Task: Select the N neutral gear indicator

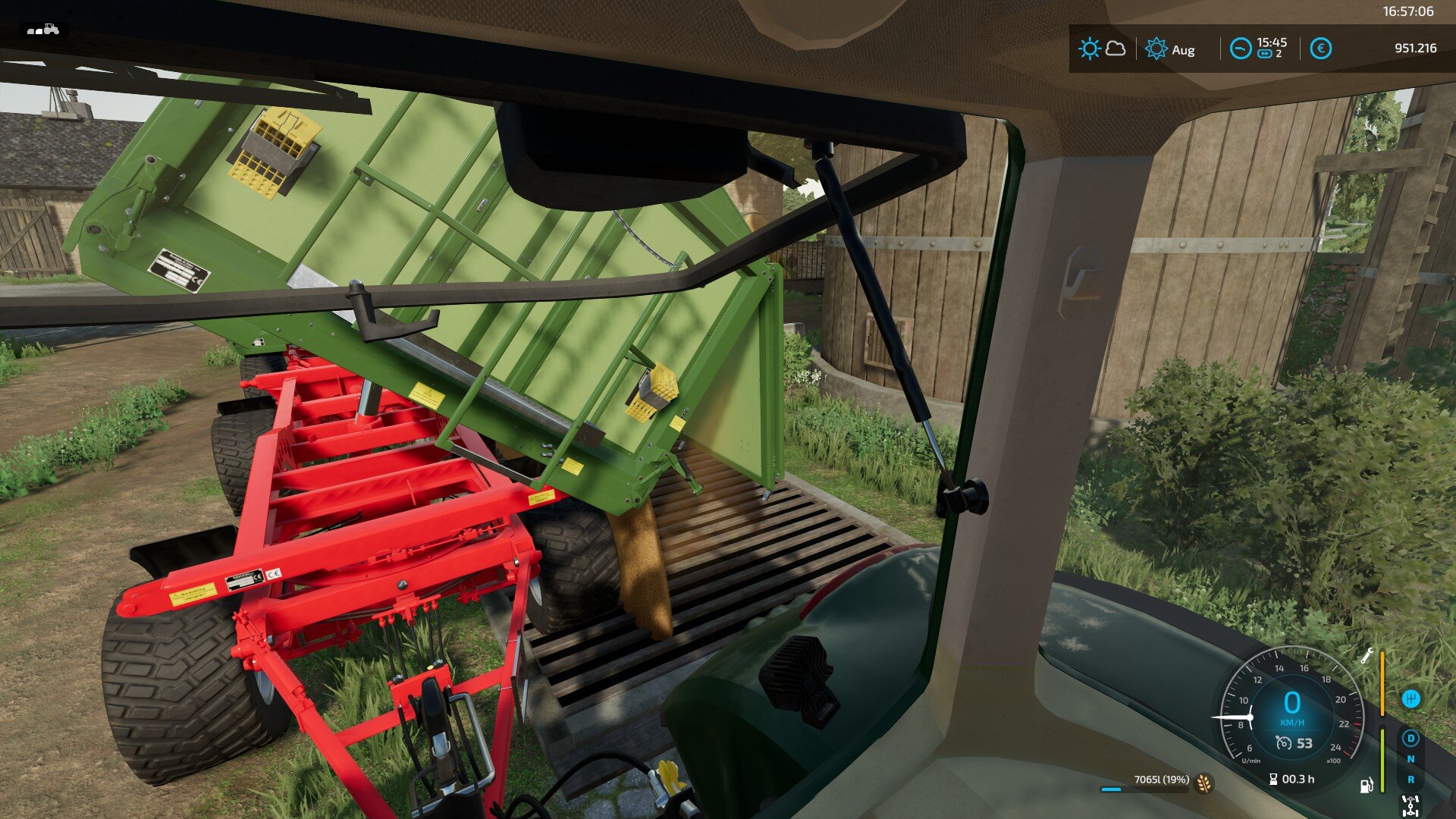Action: pos(1410,758)
